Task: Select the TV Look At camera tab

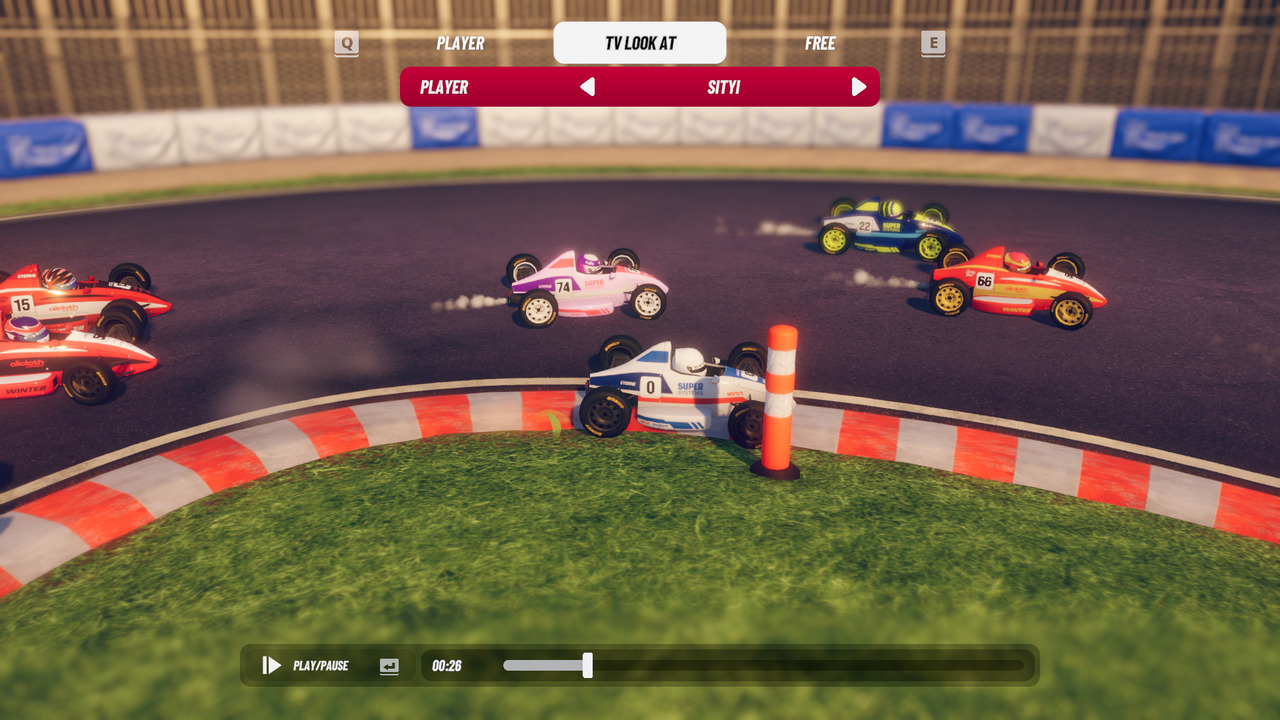Action: tap(640, 43)
